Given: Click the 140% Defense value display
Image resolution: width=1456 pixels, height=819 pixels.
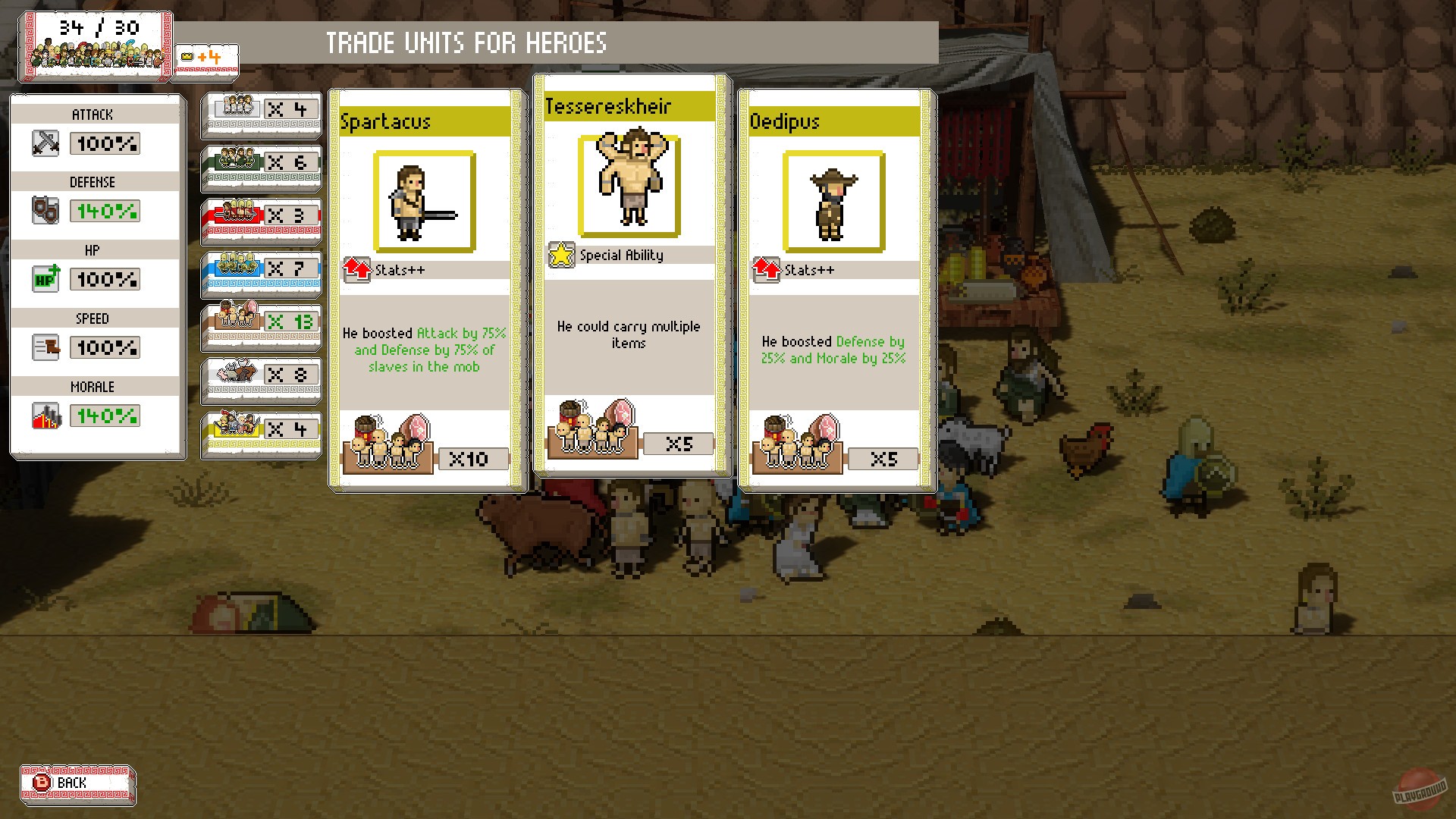Looking at the screenshot, I should (x=104, y=211).
